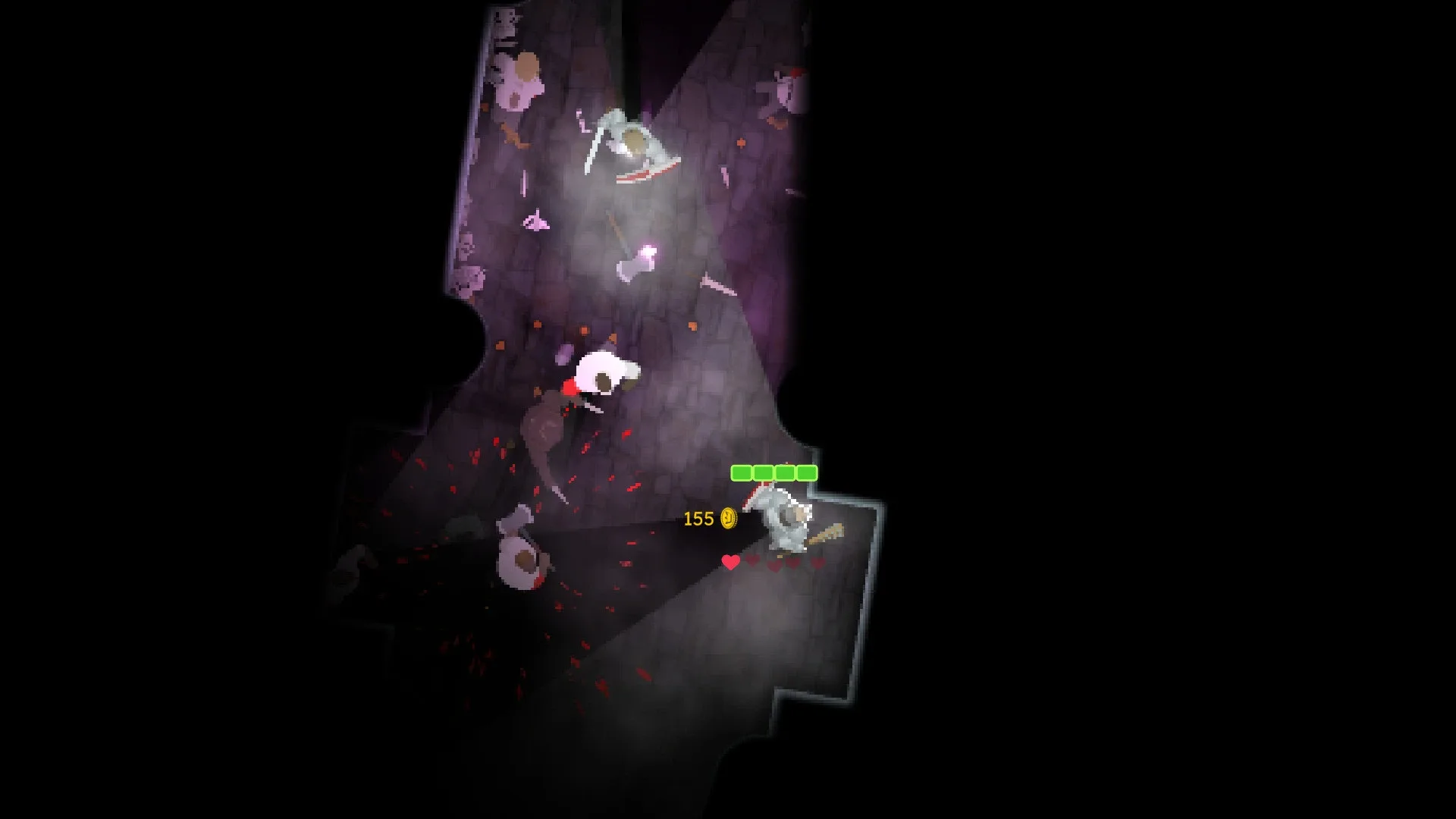Toggle the last dim heart in the row
This screenshot has width=1456, height=819.
(x=816, y=563)
